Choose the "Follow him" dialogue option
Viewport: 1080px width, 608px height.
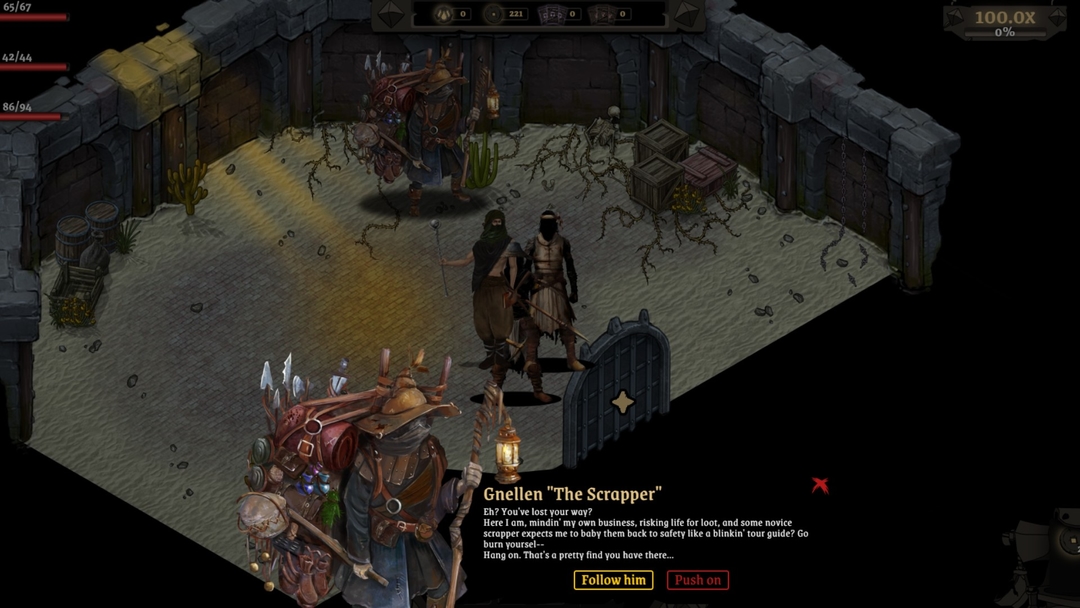[x=613, y=580]
